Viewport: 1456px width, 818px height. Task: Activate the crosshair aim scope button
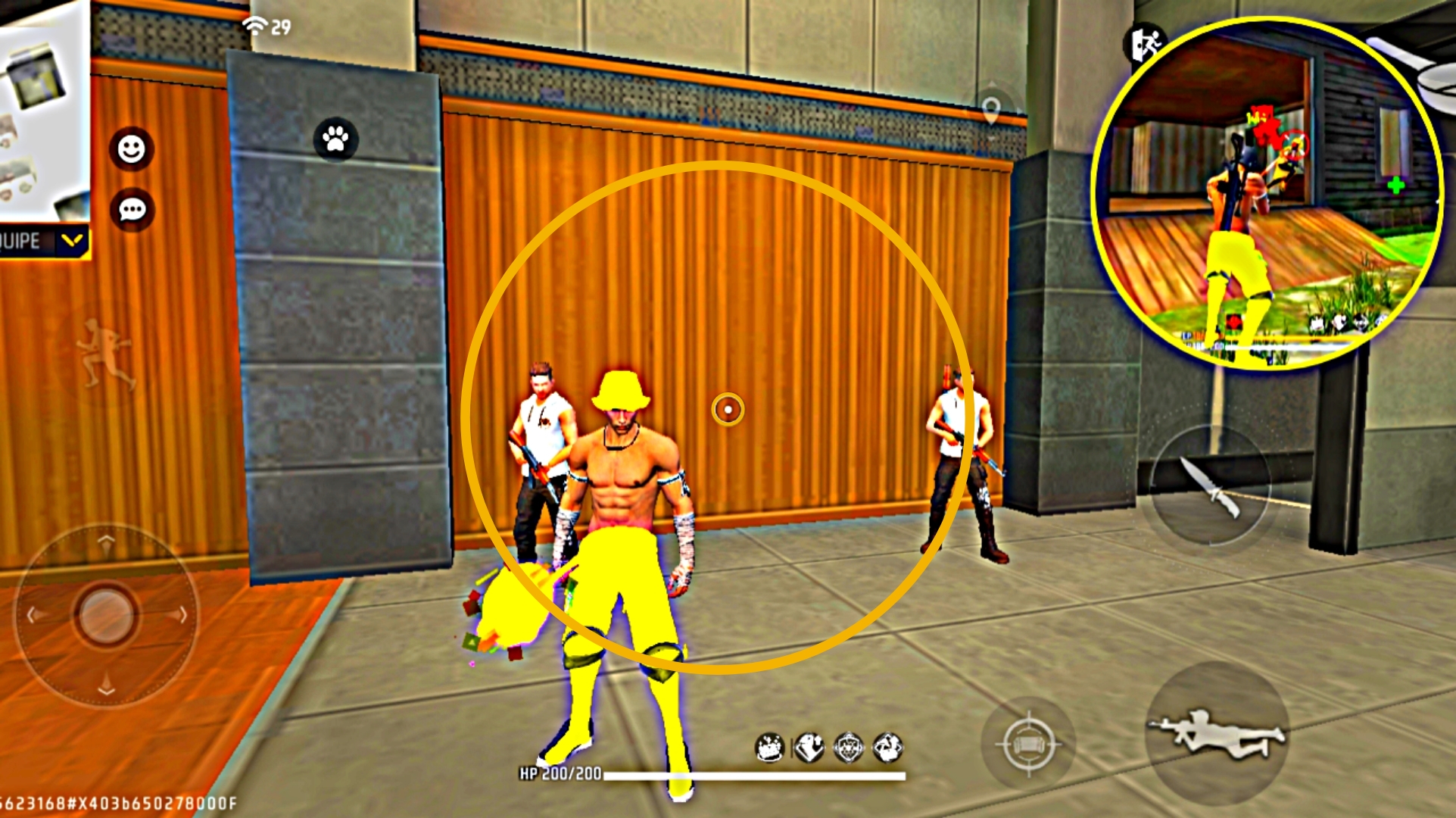click(1028, 744)
